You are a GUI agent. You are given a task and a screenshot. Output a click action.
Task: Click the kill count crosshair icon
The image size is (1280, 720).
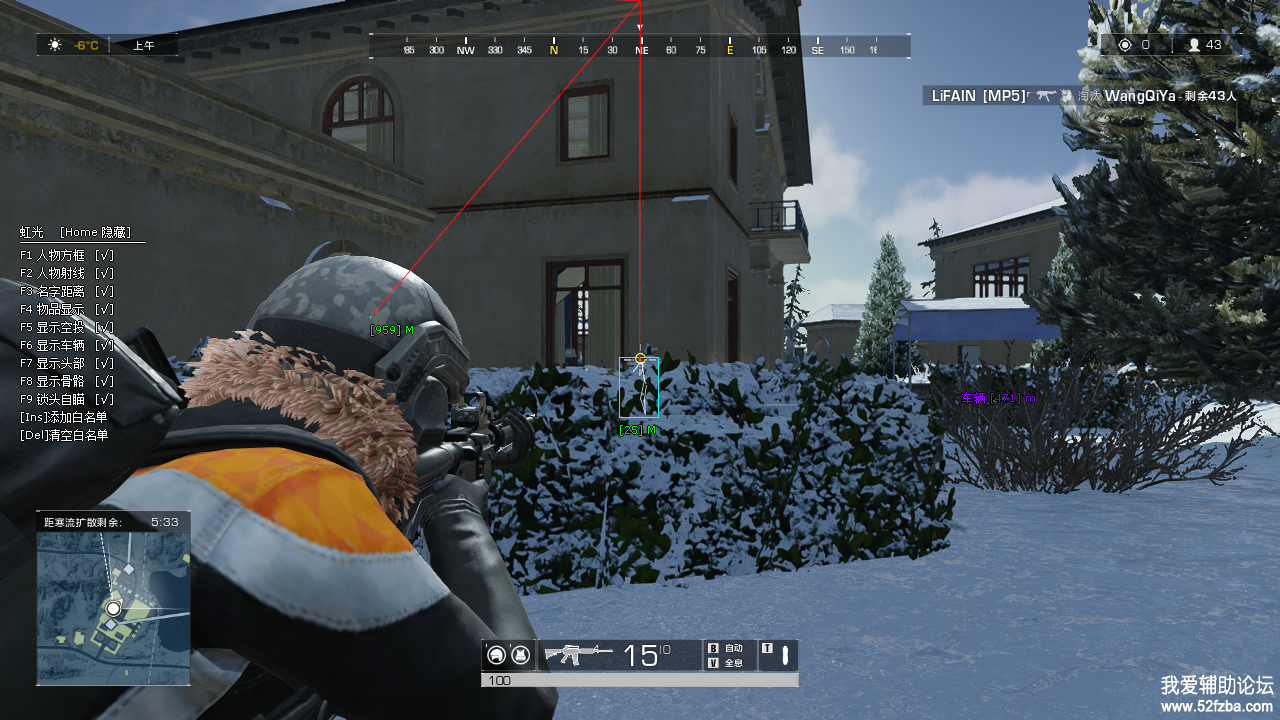(x=1125, y=45)
